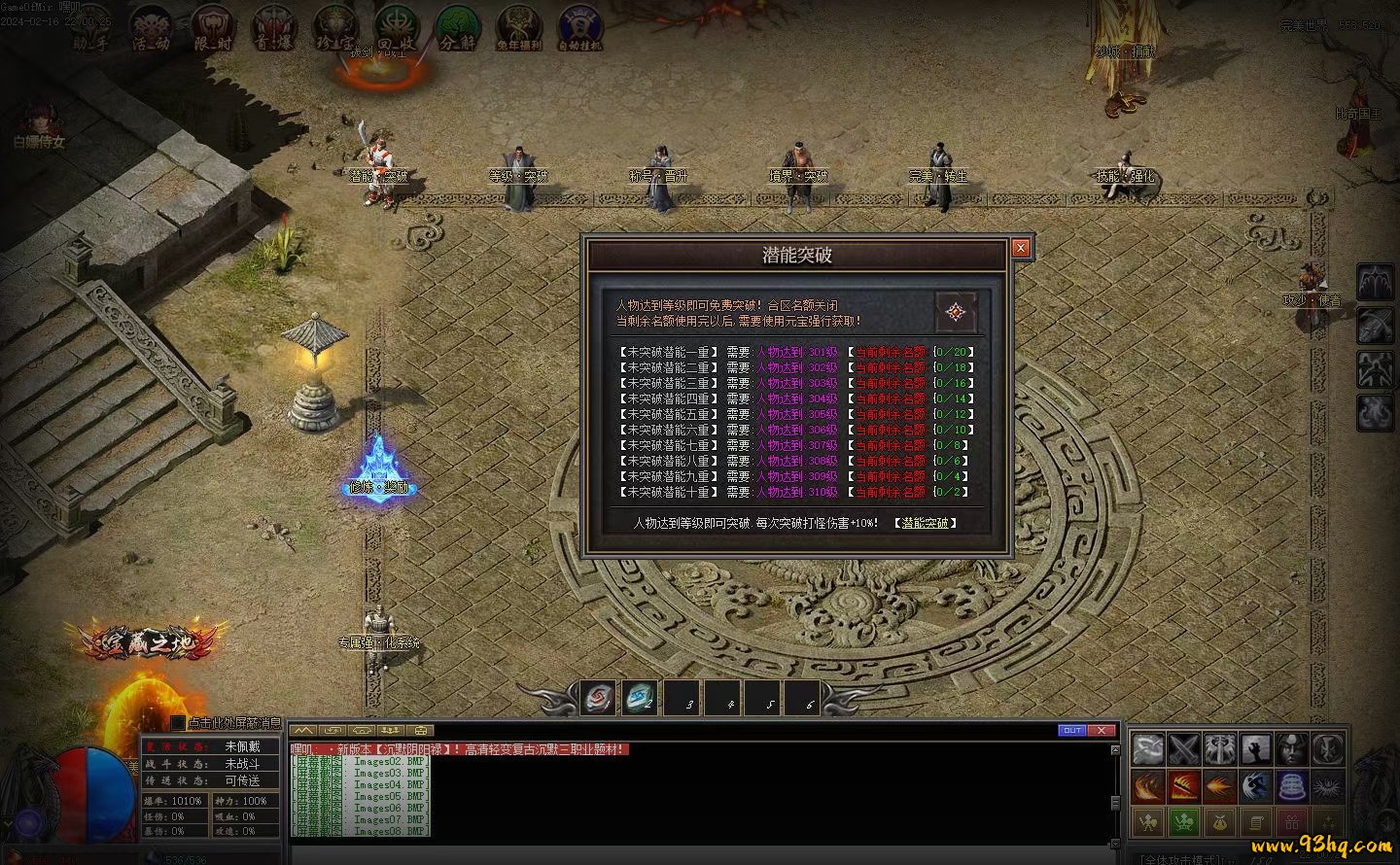
Task: Click the 【潜能突破】 breakthrough link
Action: pos(925,523)
